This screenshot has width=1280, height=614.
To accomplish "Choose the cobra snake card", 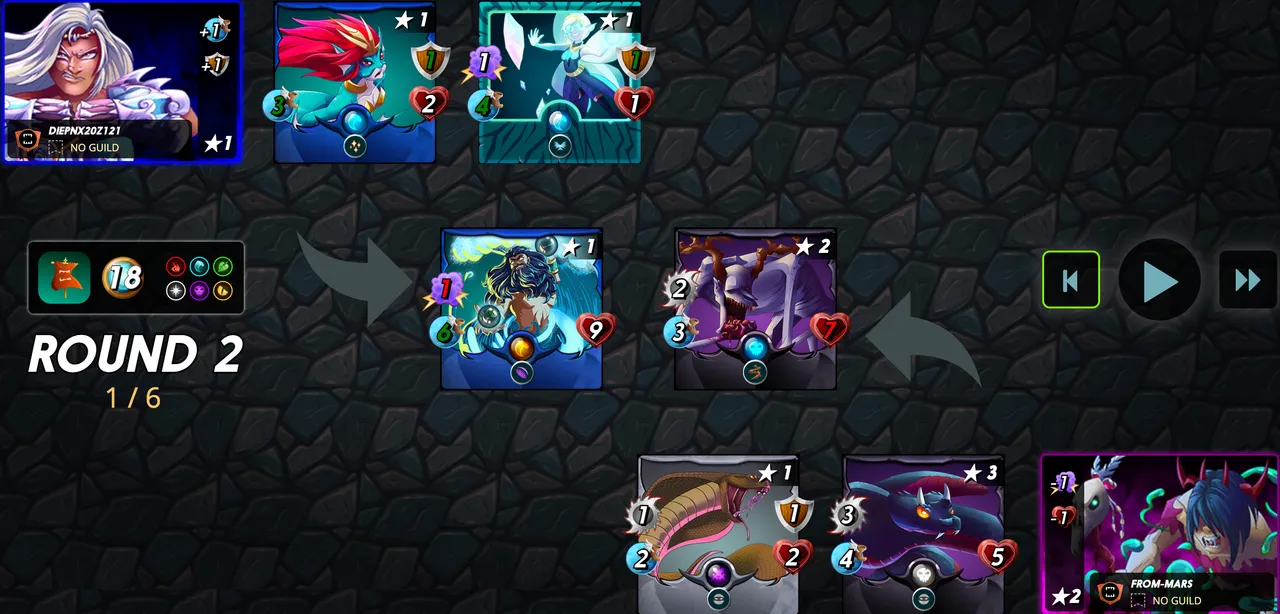I will [x=718, y=534].
